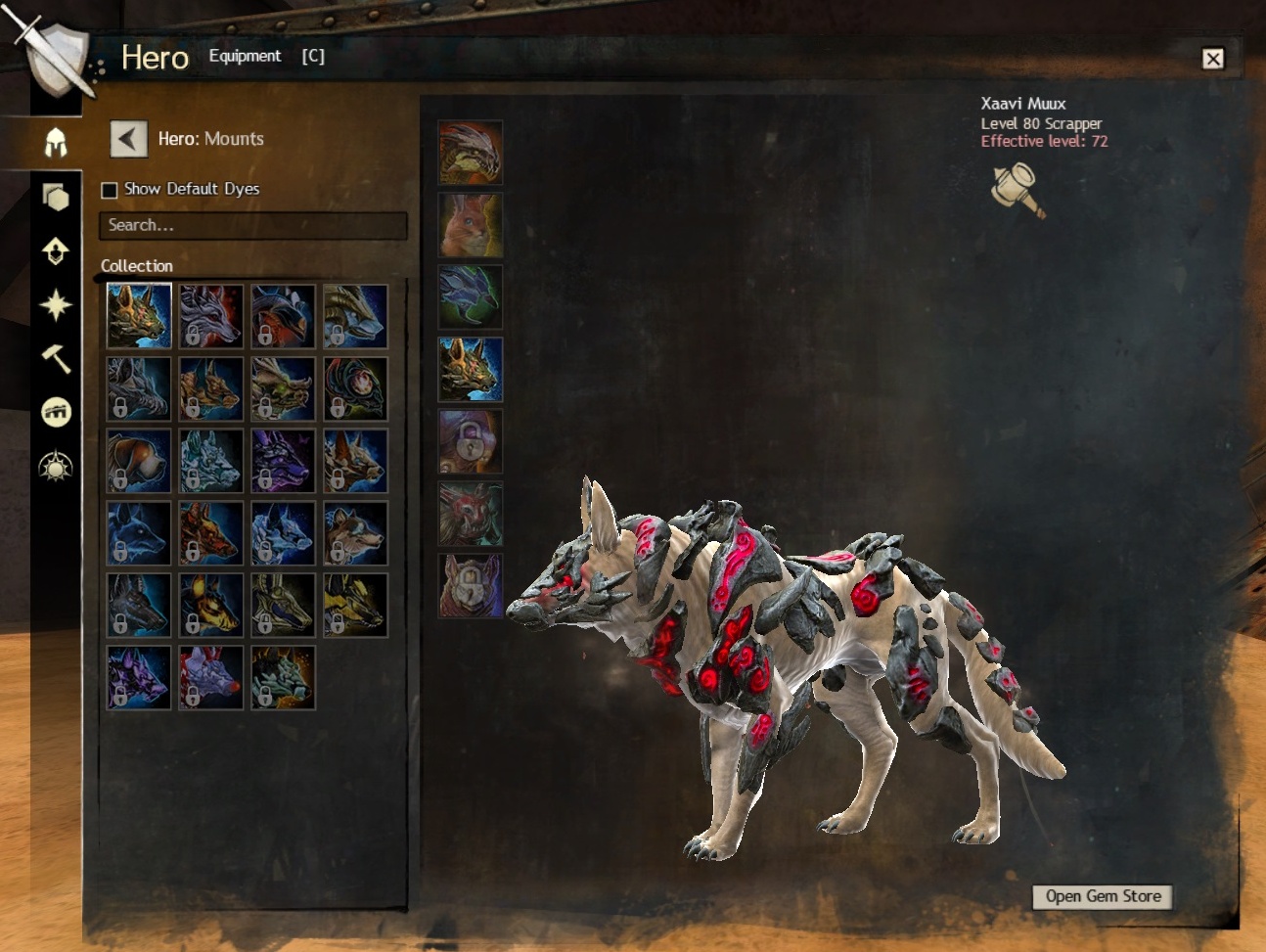Open the stacked hexagon tab
Image resolution: width=1266 pixels, height=952 pixels.
tap(56, 198)
